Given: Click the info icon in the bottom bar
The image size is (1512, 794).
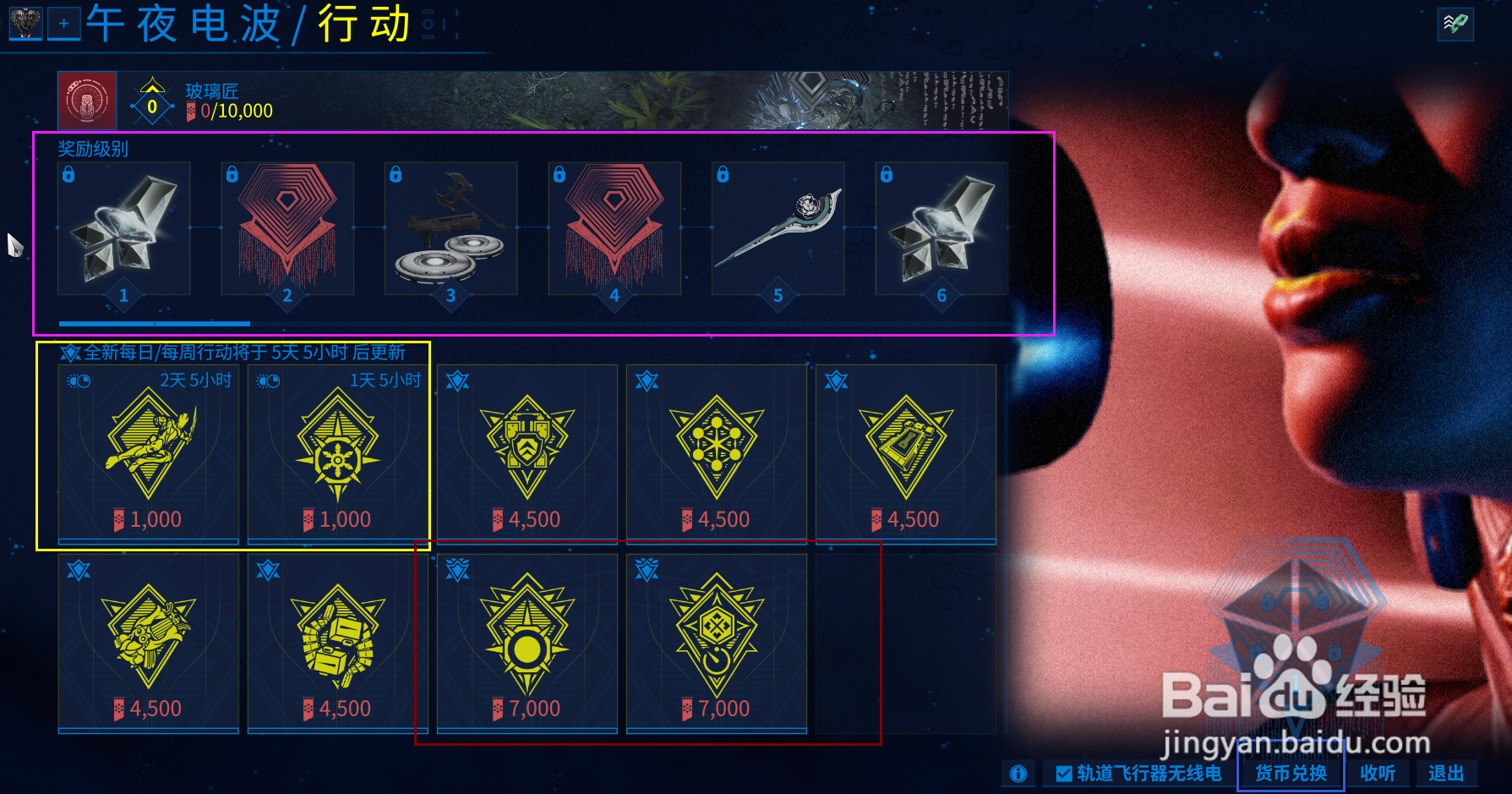Looking at the screenshot, I should pyautogui.click(x=1018, y=774).
